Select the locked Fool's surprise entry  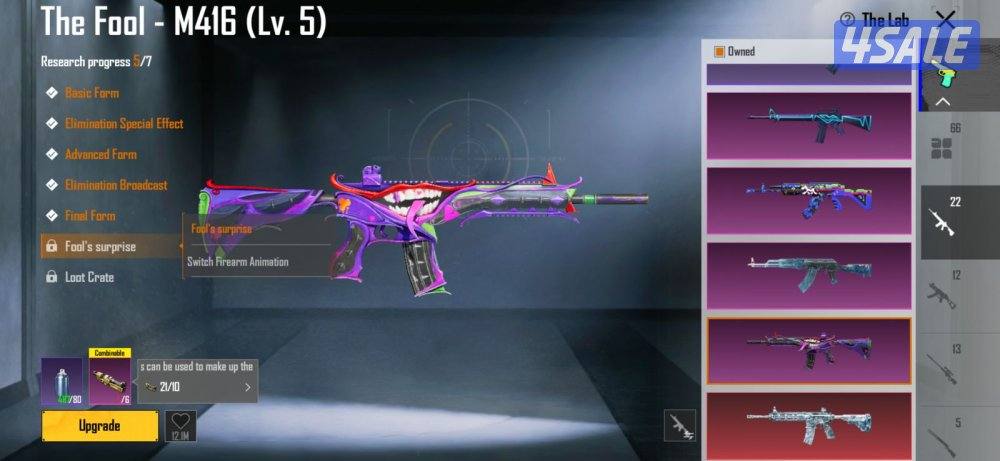(x=100, y=246)
